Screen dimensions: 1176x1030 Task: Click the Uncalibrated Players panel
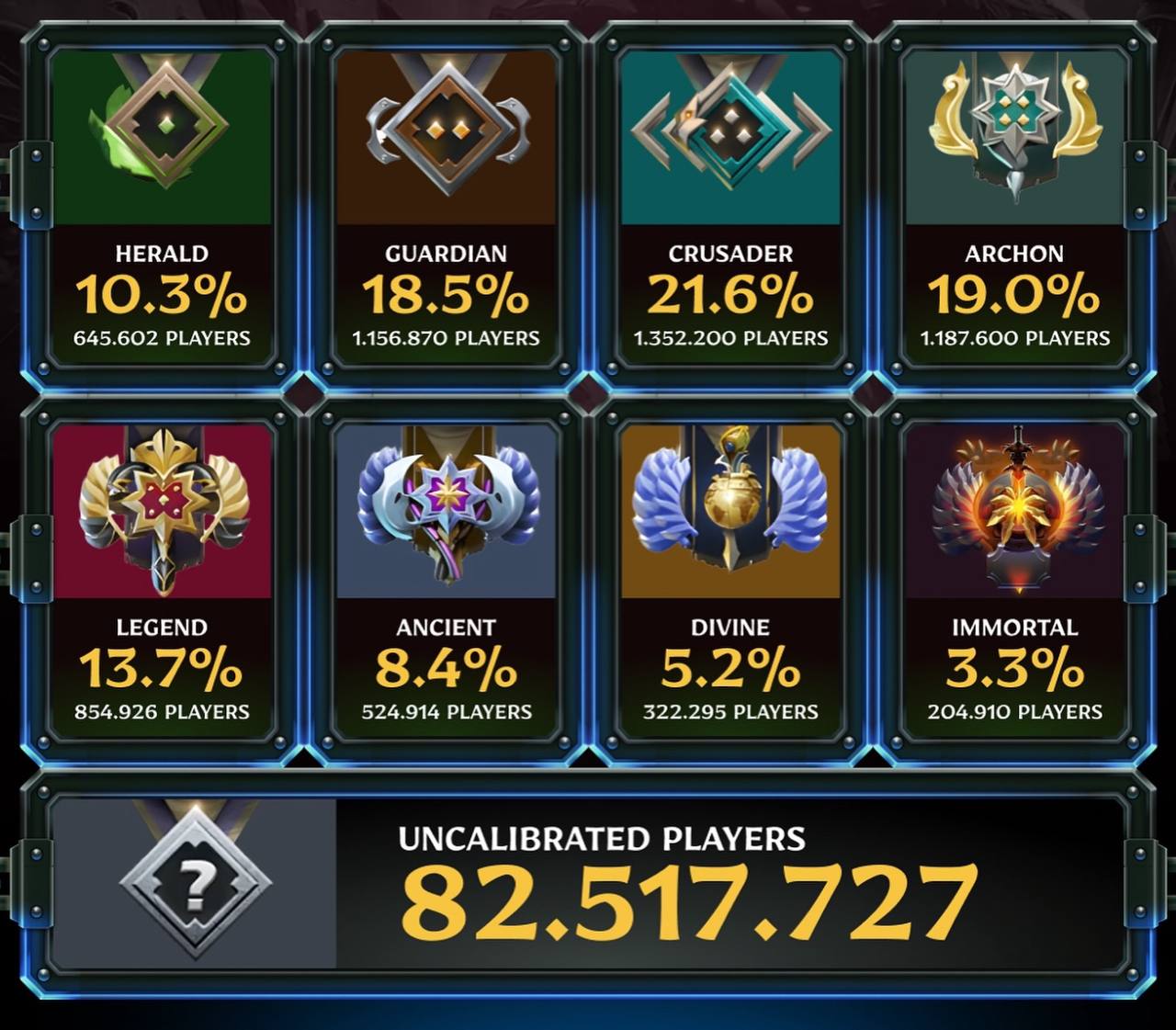tap(588, 884)
